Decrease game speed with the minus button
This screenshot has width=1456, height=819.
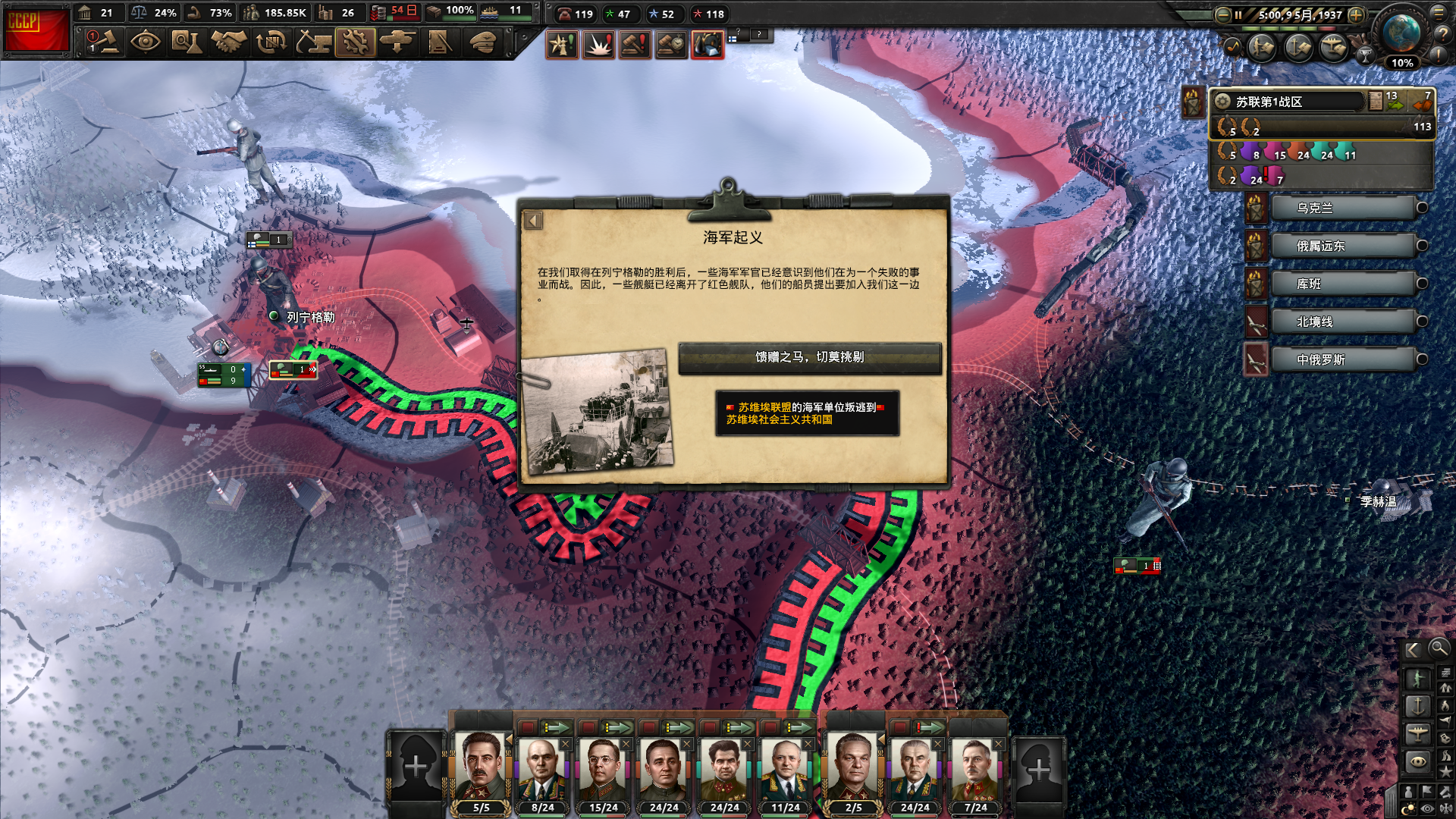[1222, 14]
